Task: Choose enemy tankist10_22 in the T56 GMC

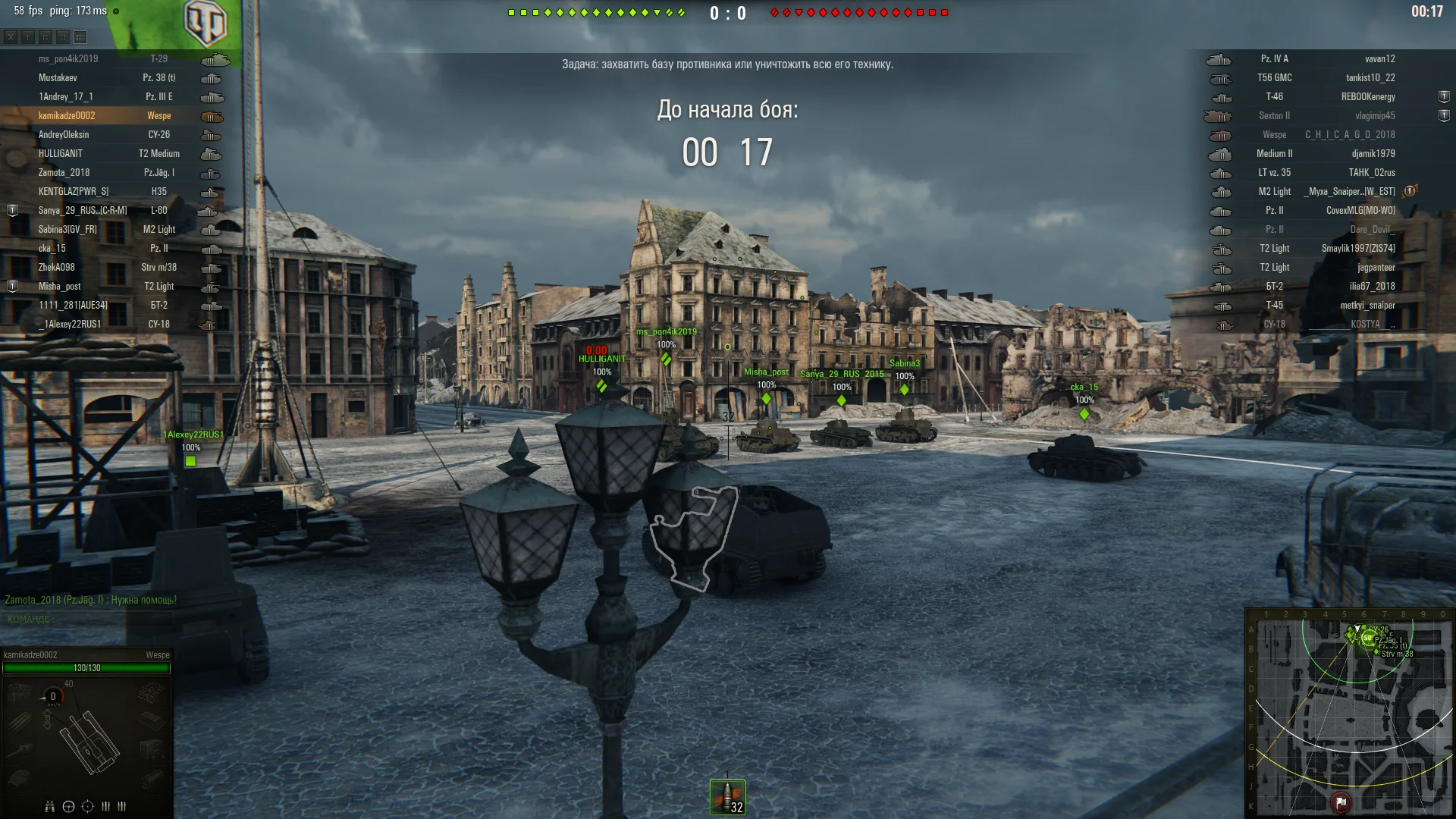Action: pyautogui.click(x=1327, y=78)
